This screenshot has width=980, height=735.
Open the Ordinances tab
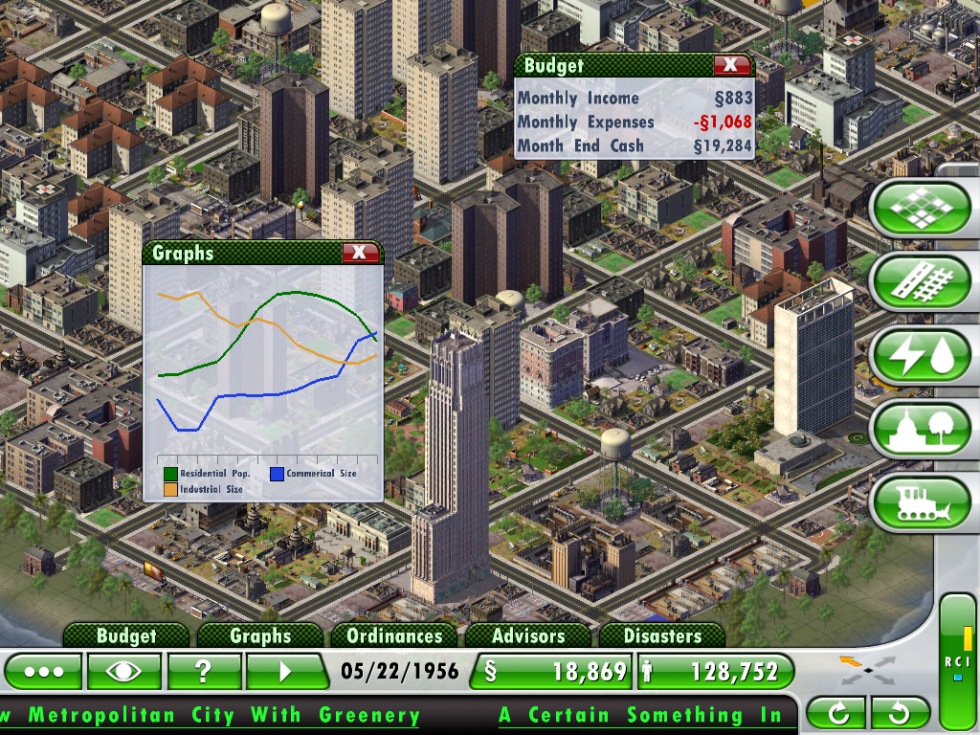[394, 636]
